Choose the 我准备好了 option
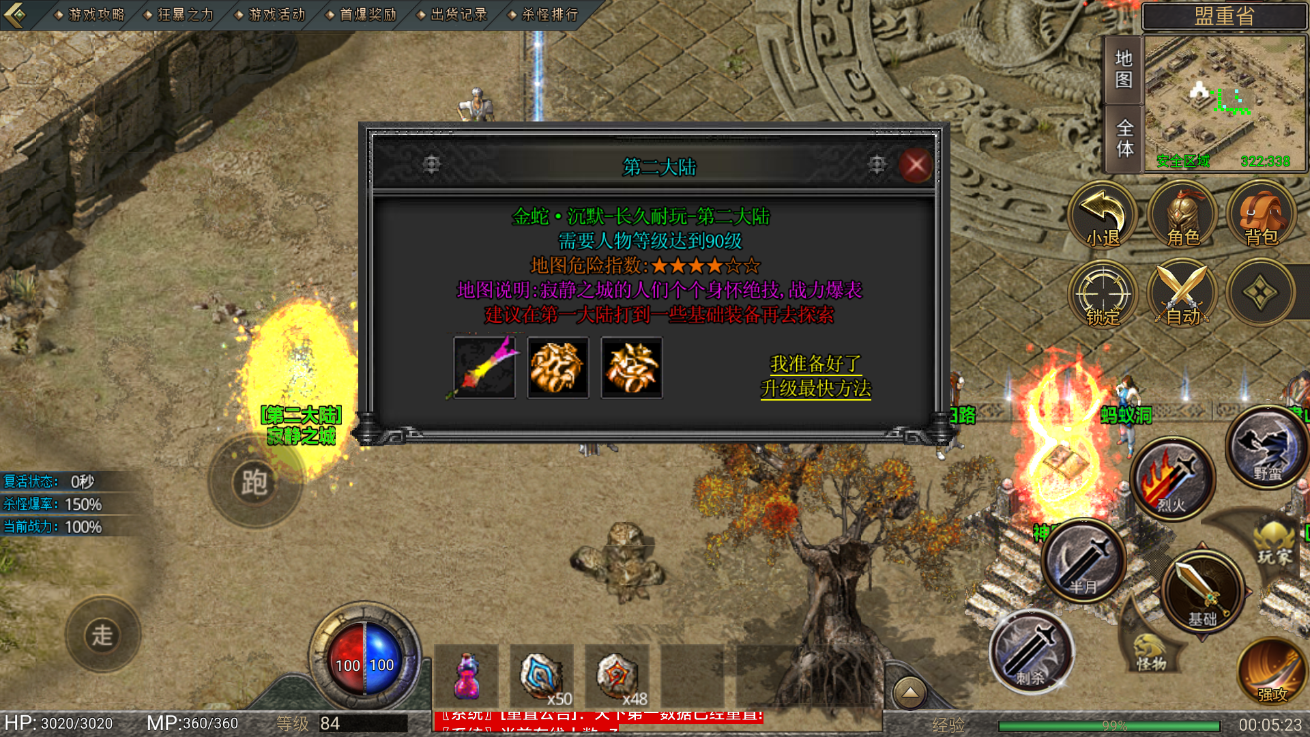This screenshot has width=1310, height=737. (x=816, y=364)
